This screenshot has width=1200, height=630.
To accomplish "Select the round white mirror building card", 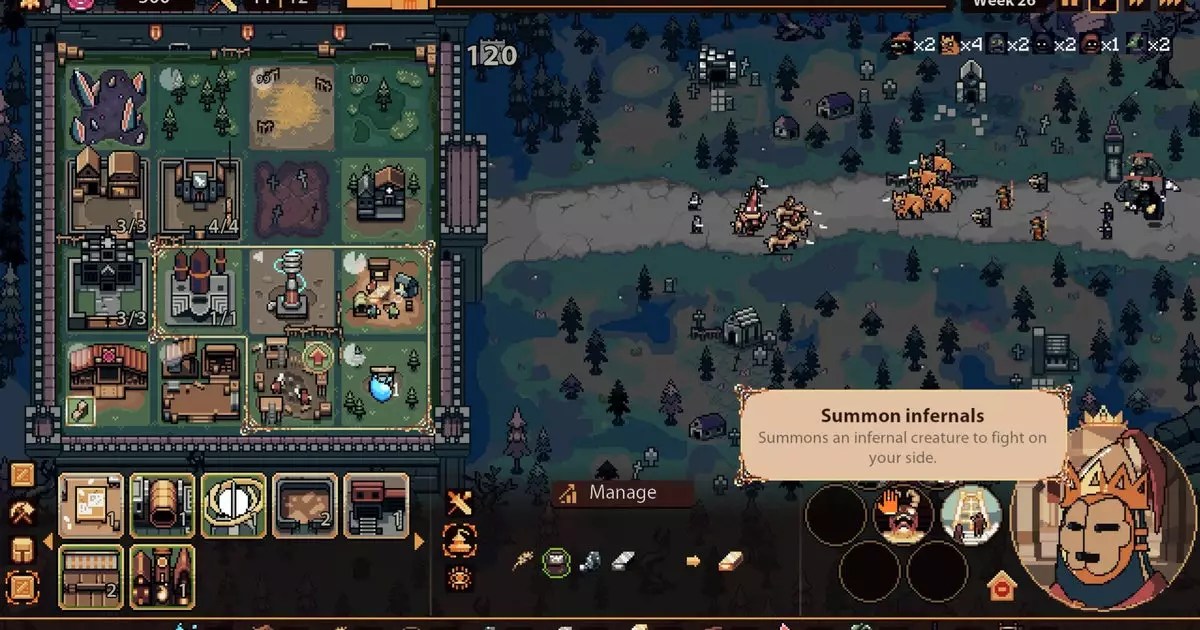I will click(234, 506).
